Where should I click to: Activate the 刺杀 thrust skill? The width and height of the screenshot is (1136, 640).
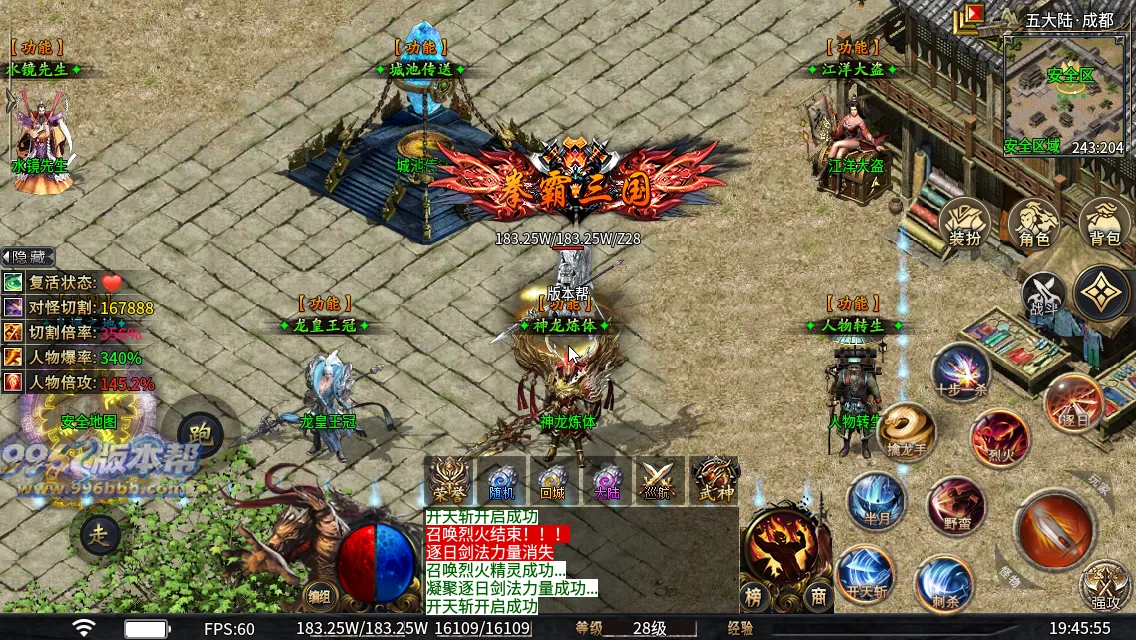pyautogui.click(x=943, y=583)
